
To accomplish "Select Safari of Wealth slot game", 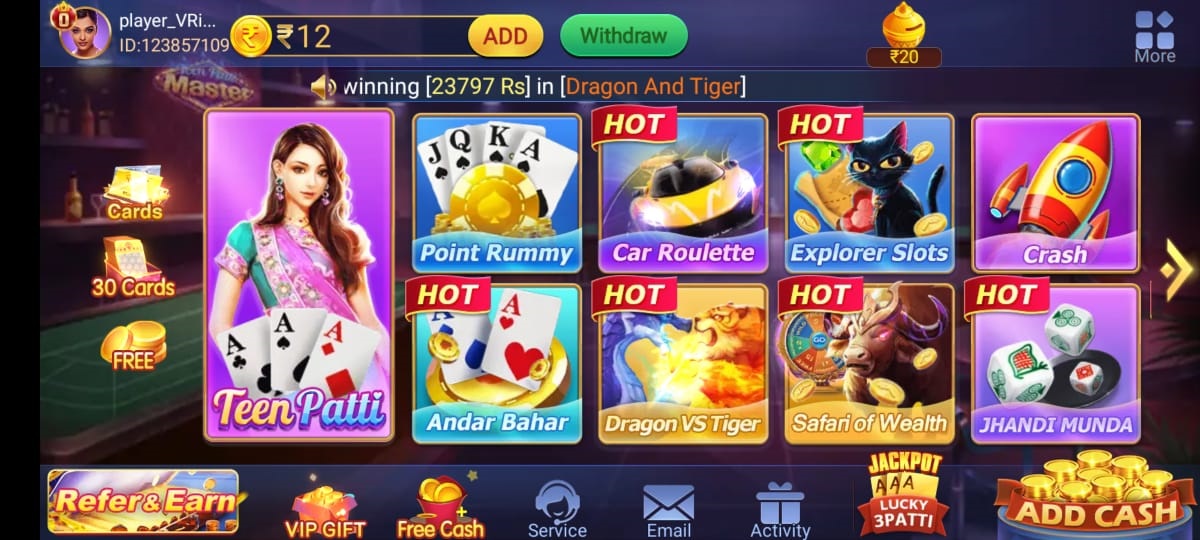I will pos(869,363).
